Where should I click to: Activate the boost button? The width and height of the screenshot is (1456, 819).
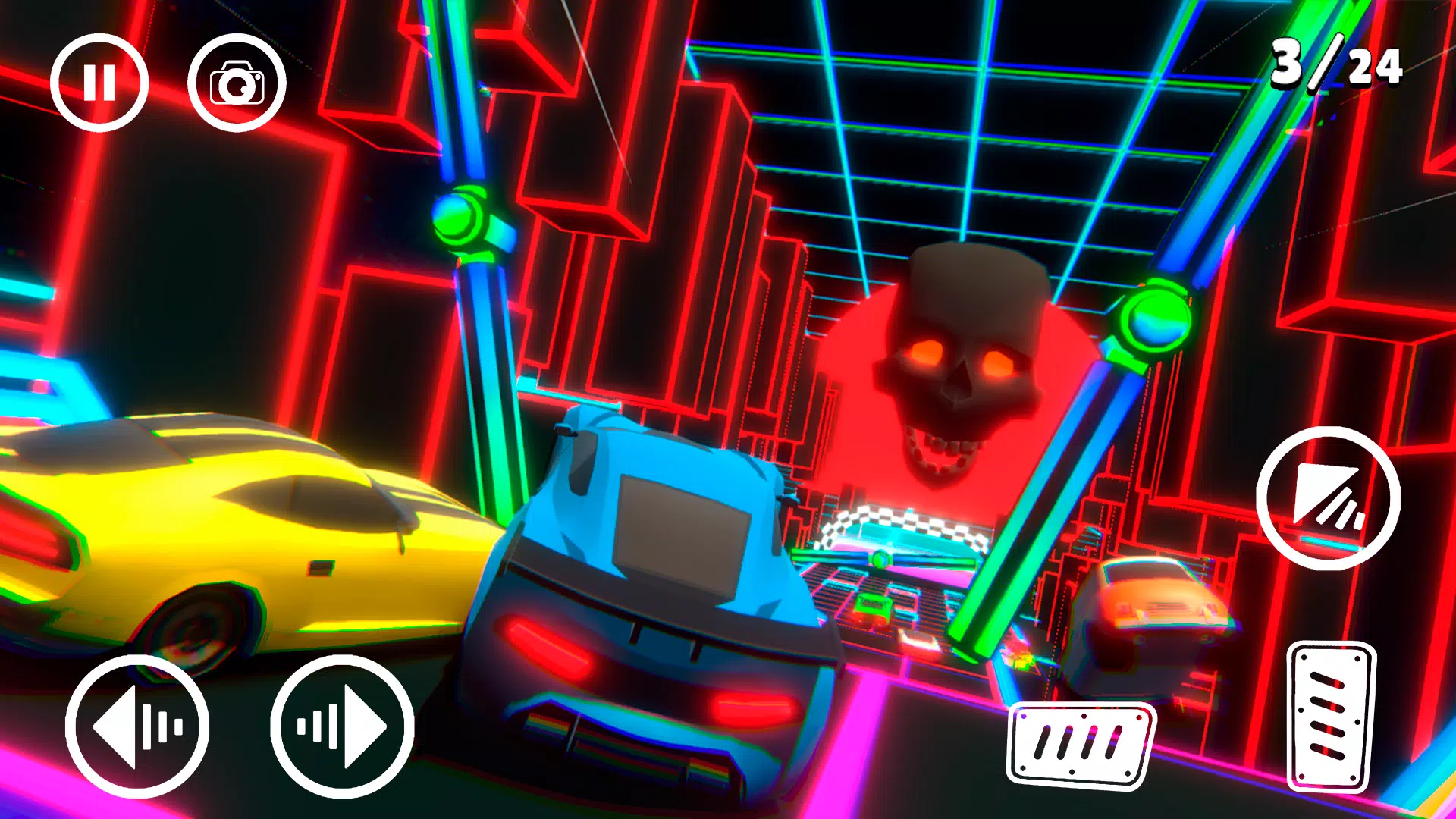[1328, 502]
